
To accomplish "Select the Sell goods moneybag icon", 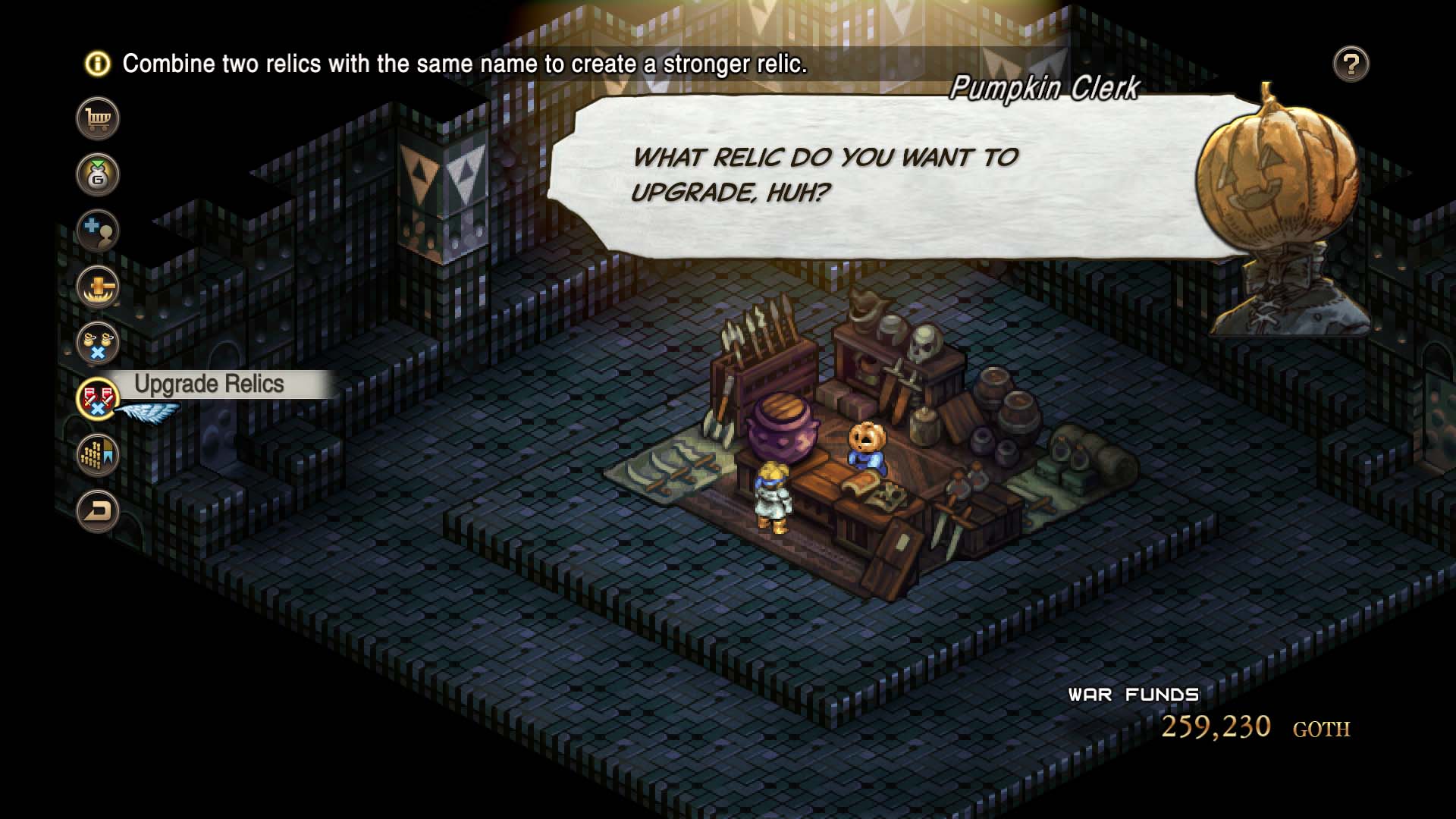I will click(x=99, y=174).
